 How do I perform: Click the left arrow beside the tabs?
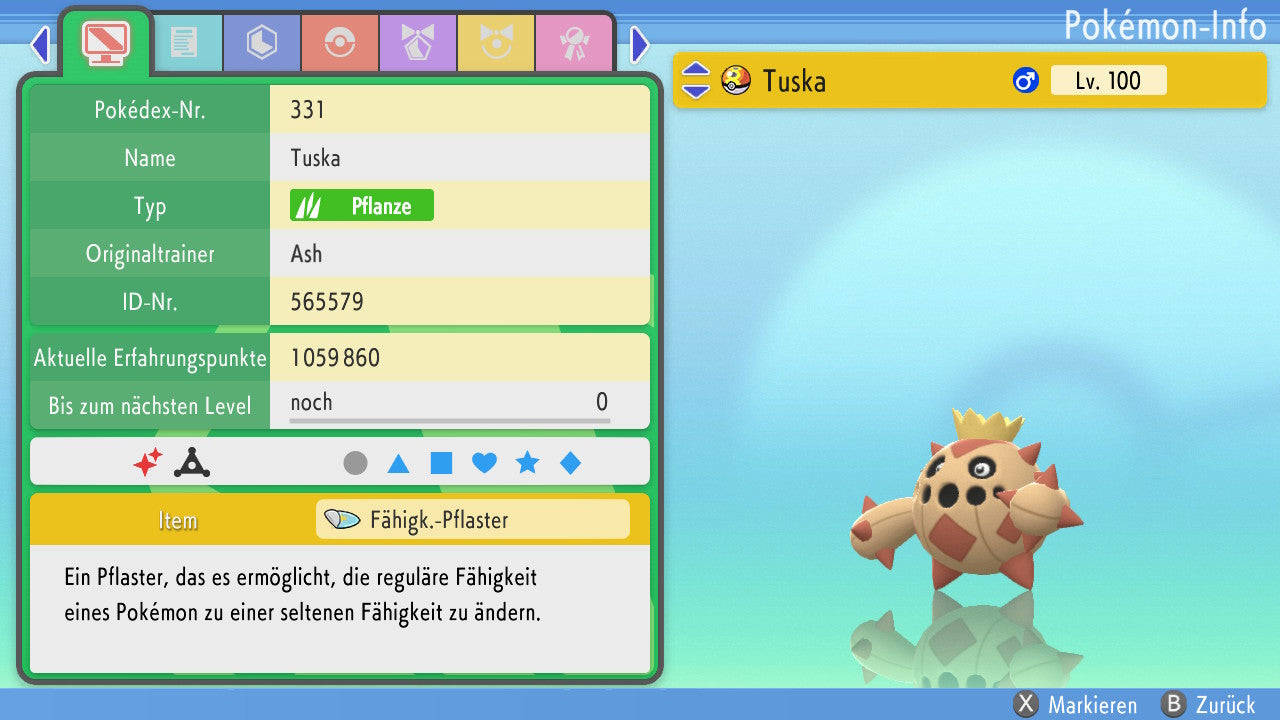point(40,44)
